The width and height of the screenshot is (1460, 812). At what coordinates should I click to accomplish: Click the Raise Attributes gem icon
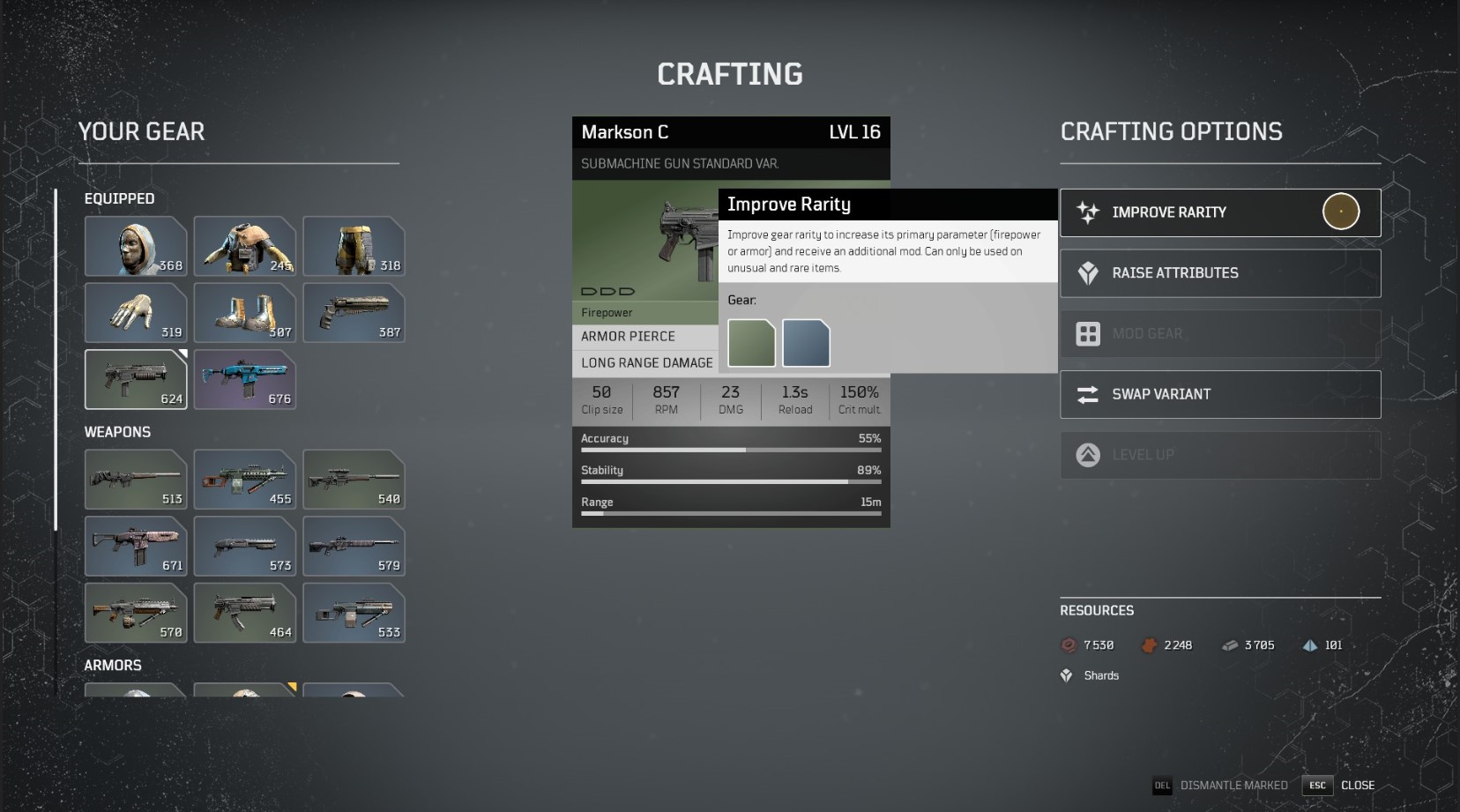(x=1087, y=272)
